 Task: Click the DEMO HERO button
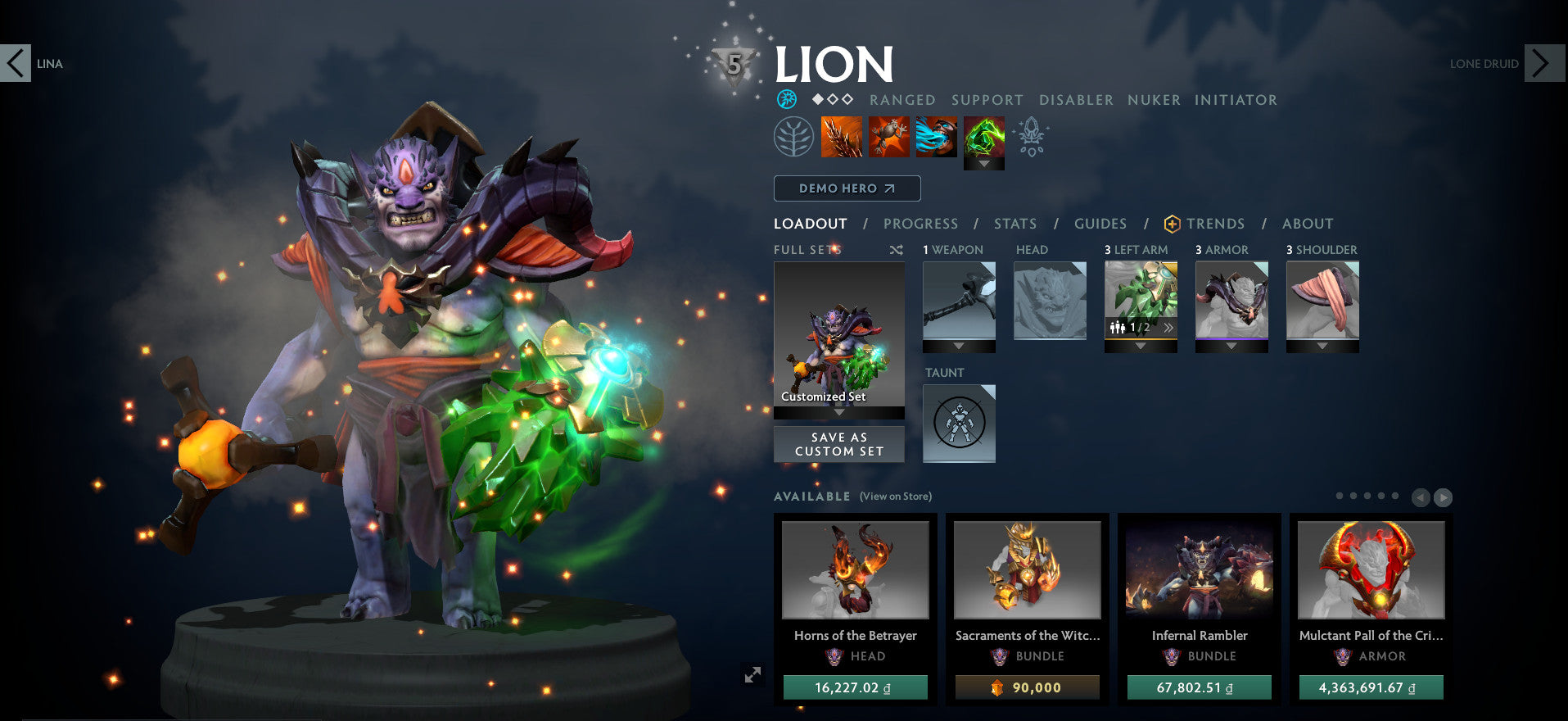click(847, 188)
